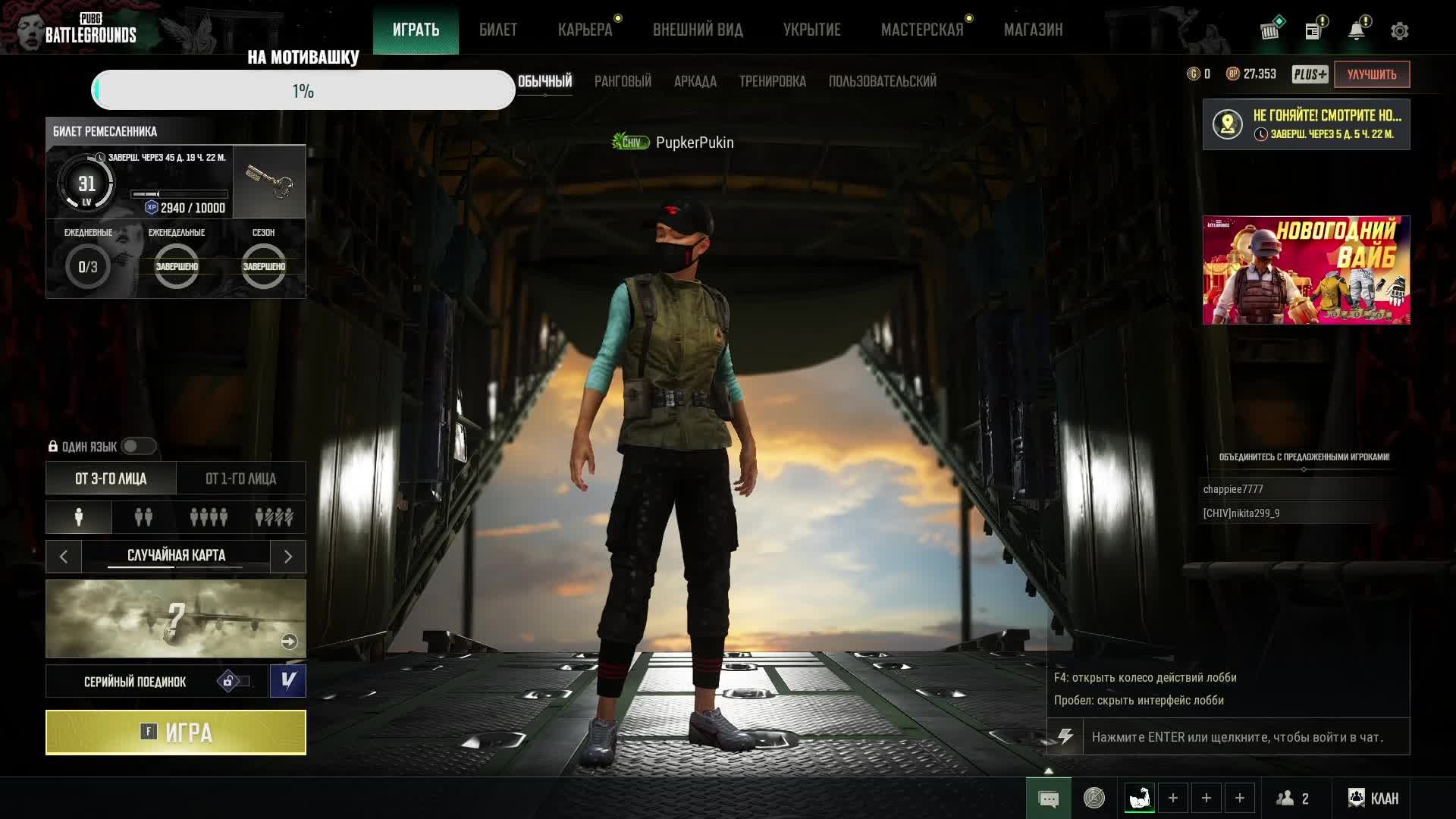
Task: Open the КЛАН clan panel
Action: click(1373, 799)
